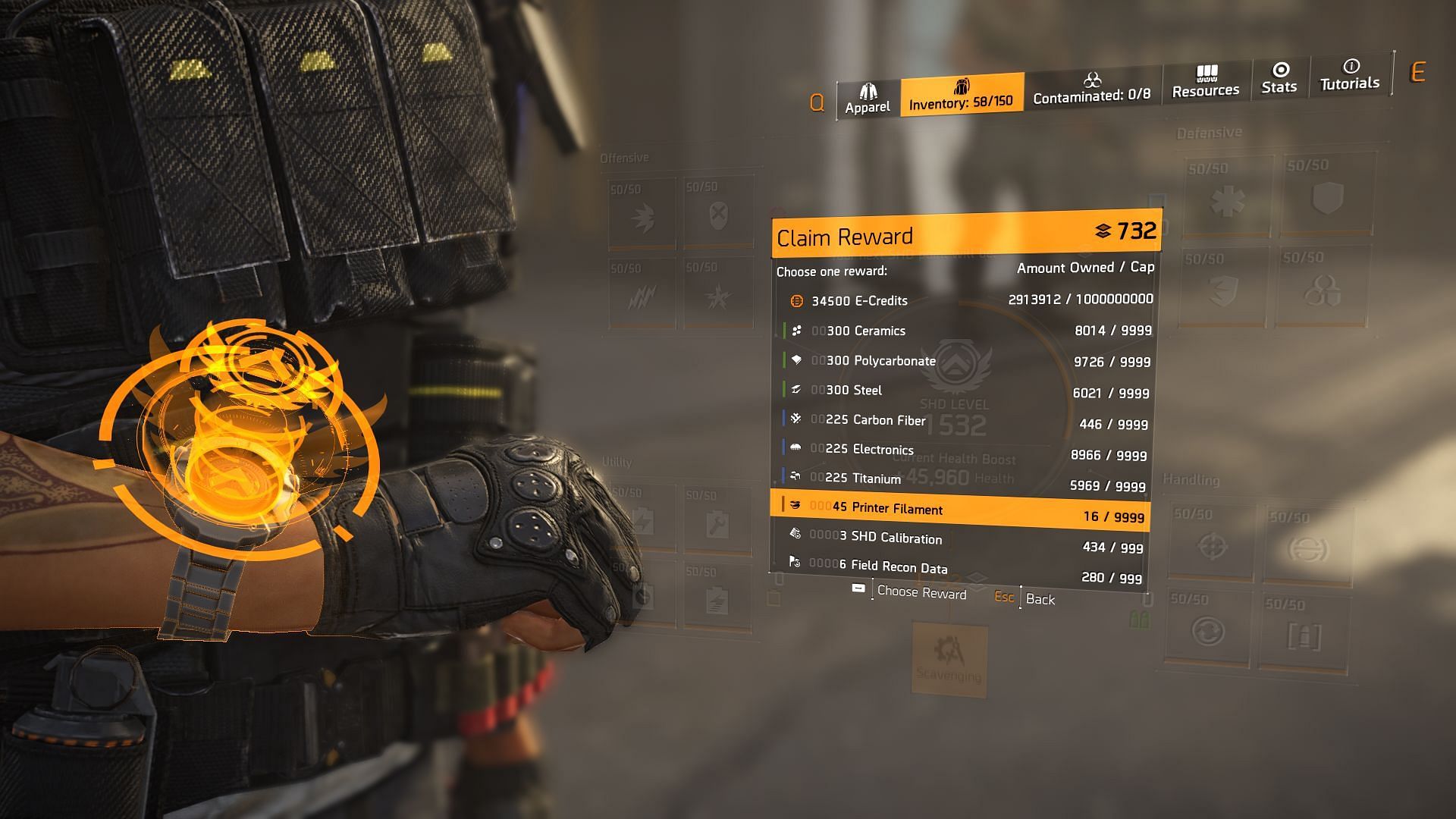Go back from the Claim Reward panel
This screenshot has width=1456, height=819.
click(x=1026, y=598)
